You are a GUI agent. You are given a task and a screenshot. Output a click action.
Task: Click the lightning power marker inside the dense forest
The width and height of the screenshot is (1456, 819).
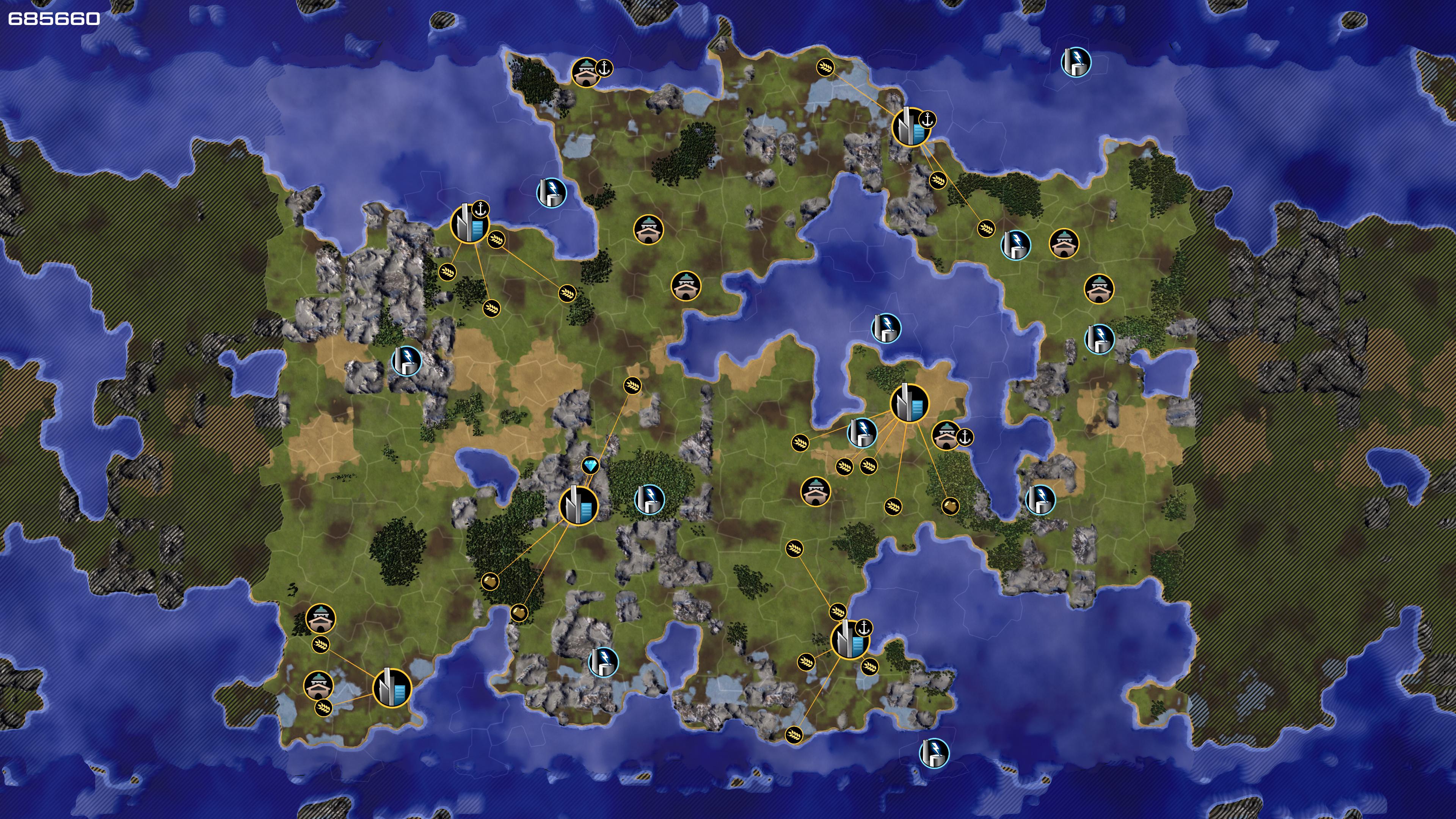point(650,499)
